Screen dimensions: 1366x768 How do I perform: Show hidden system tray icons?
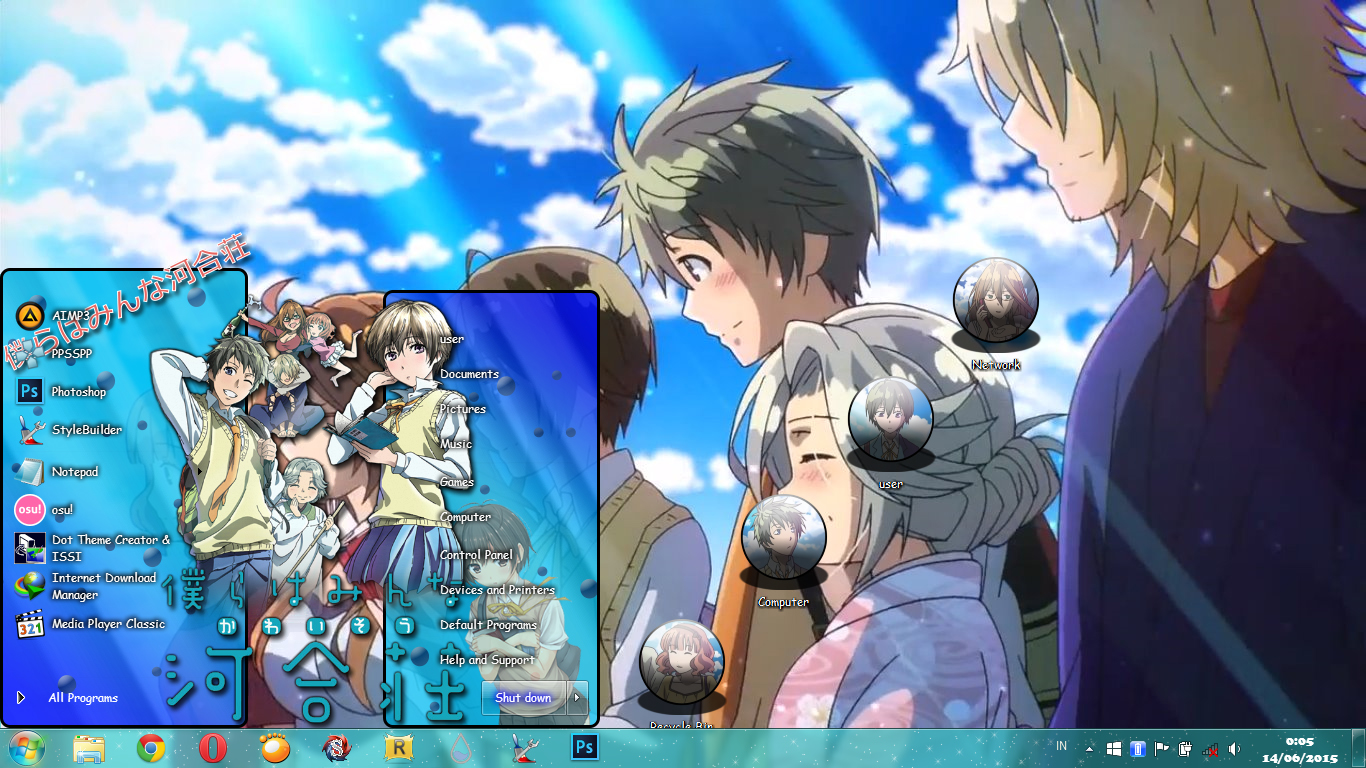[1089, 749]
